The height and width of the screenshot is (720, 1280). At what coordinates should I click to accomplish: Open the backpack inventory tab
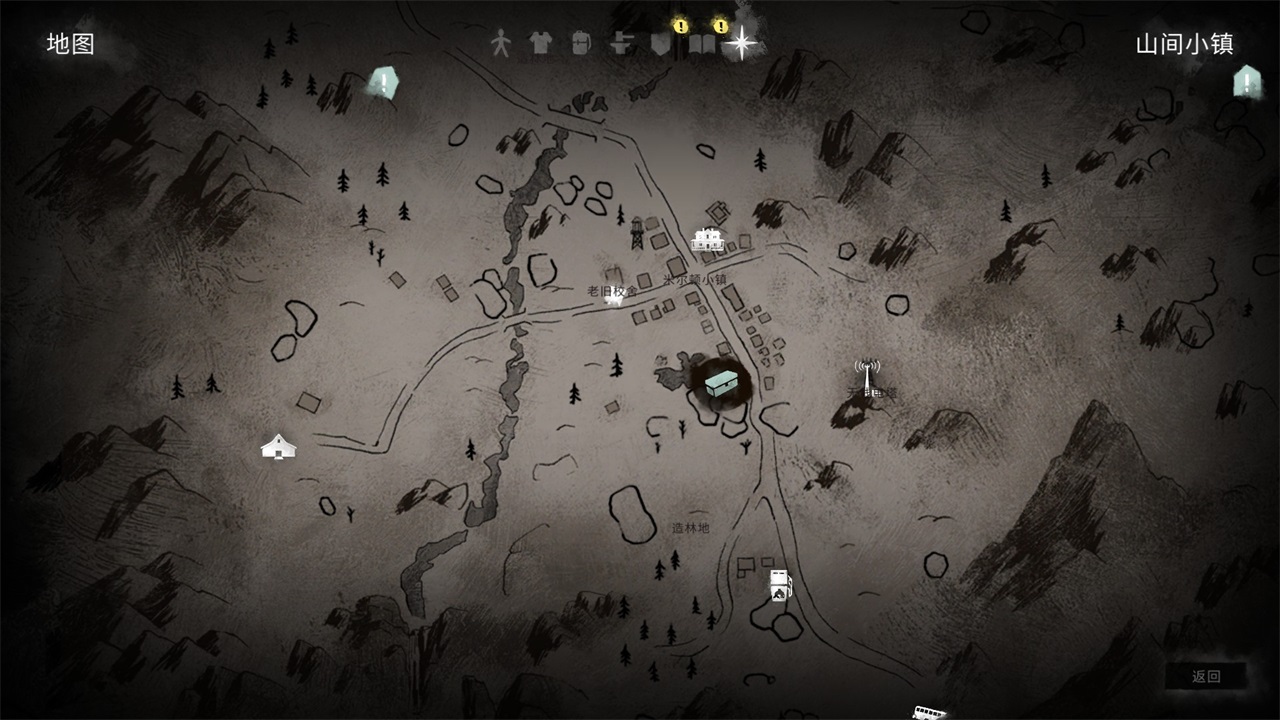[581, 43]
